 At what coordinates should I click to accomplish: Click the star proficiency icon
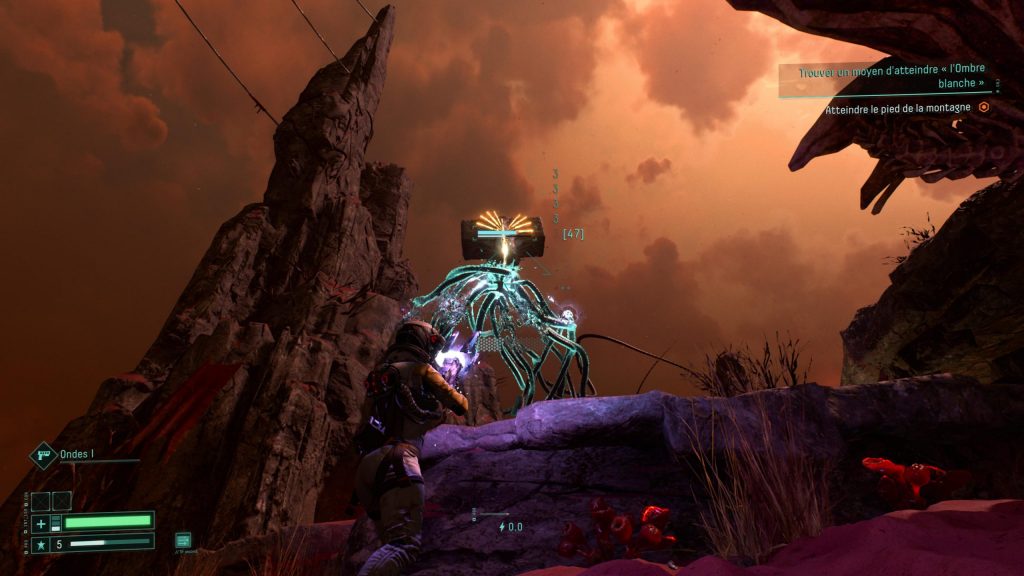click(x=41, y=544)
